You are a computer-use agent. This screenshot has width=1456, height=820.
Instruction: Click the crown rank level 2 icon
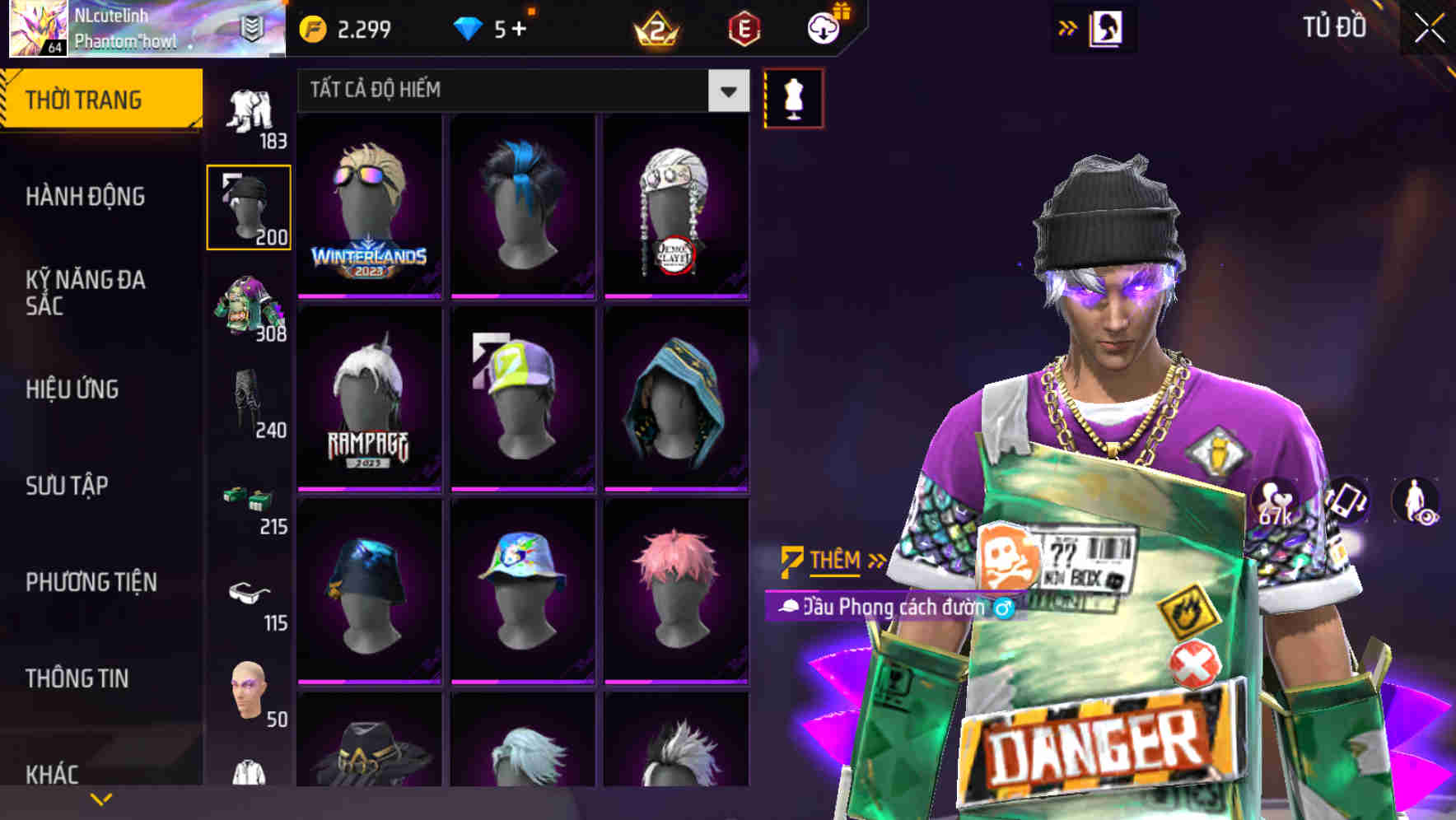click(655, 27)
